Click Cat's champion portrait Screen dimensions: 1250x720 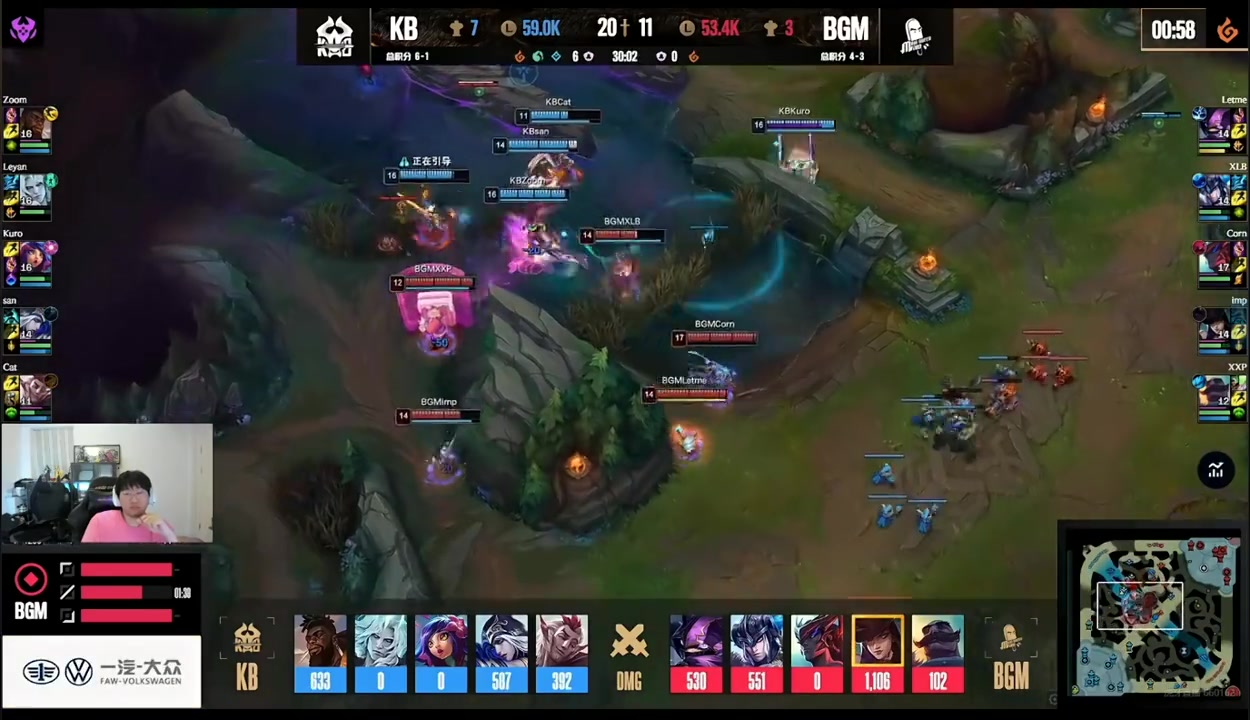coord(33,394)
